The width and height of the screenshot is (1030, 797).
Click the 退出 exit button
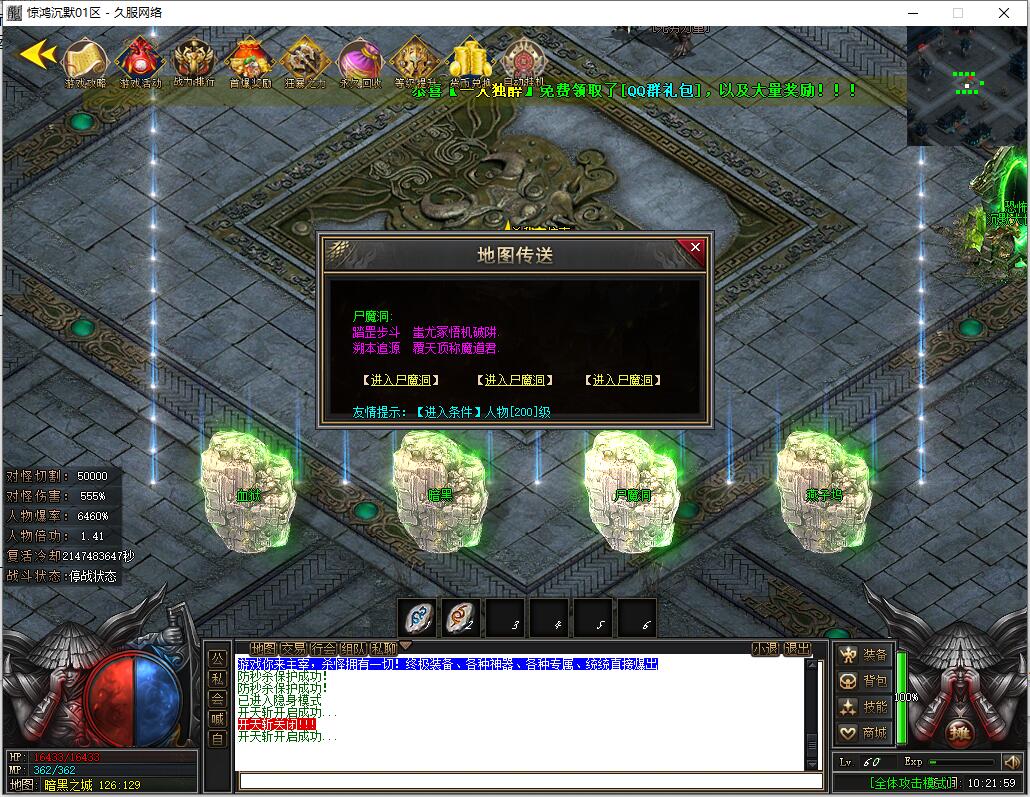point(797,648)
